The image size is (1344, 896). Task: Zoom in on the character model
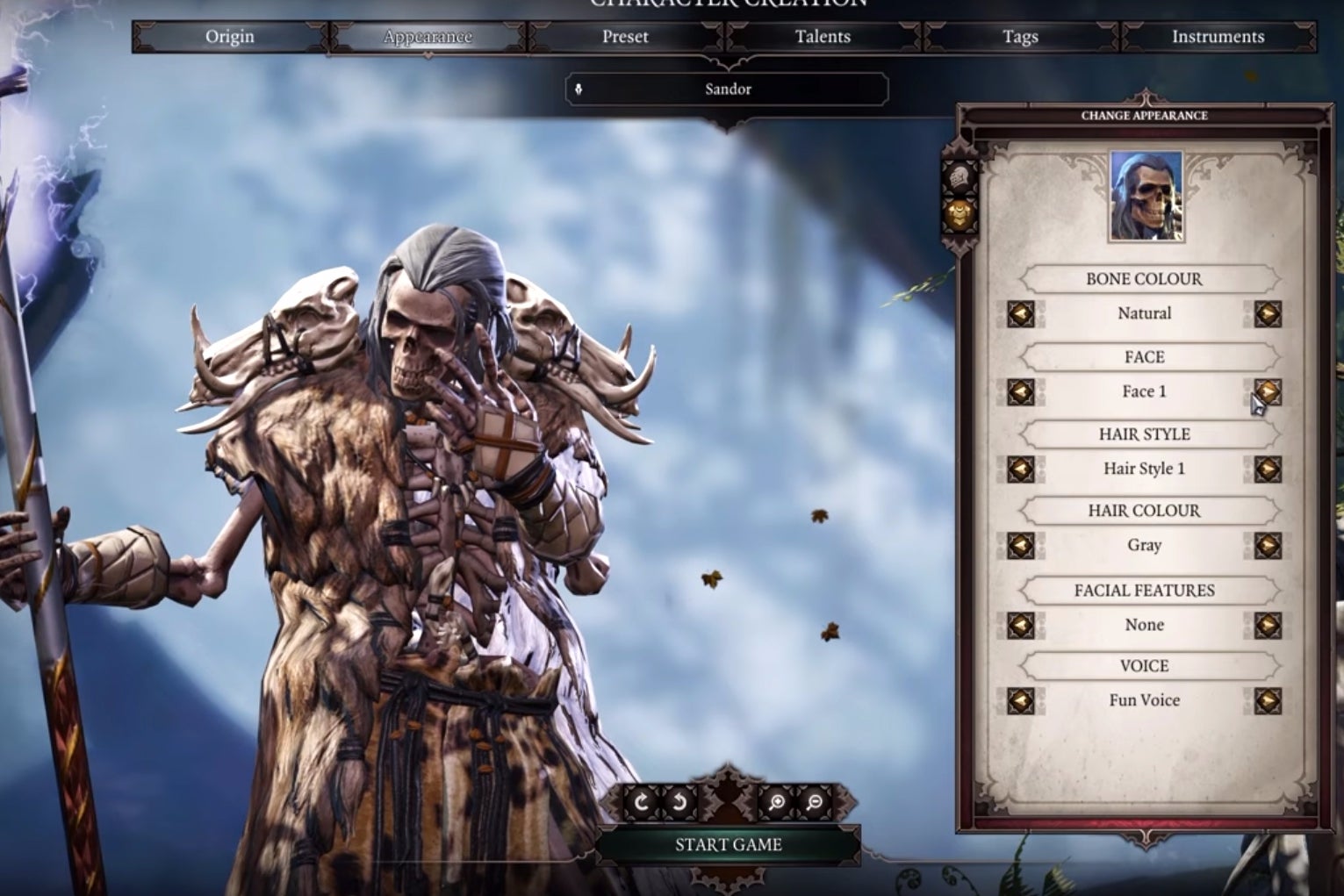point(776,800)
